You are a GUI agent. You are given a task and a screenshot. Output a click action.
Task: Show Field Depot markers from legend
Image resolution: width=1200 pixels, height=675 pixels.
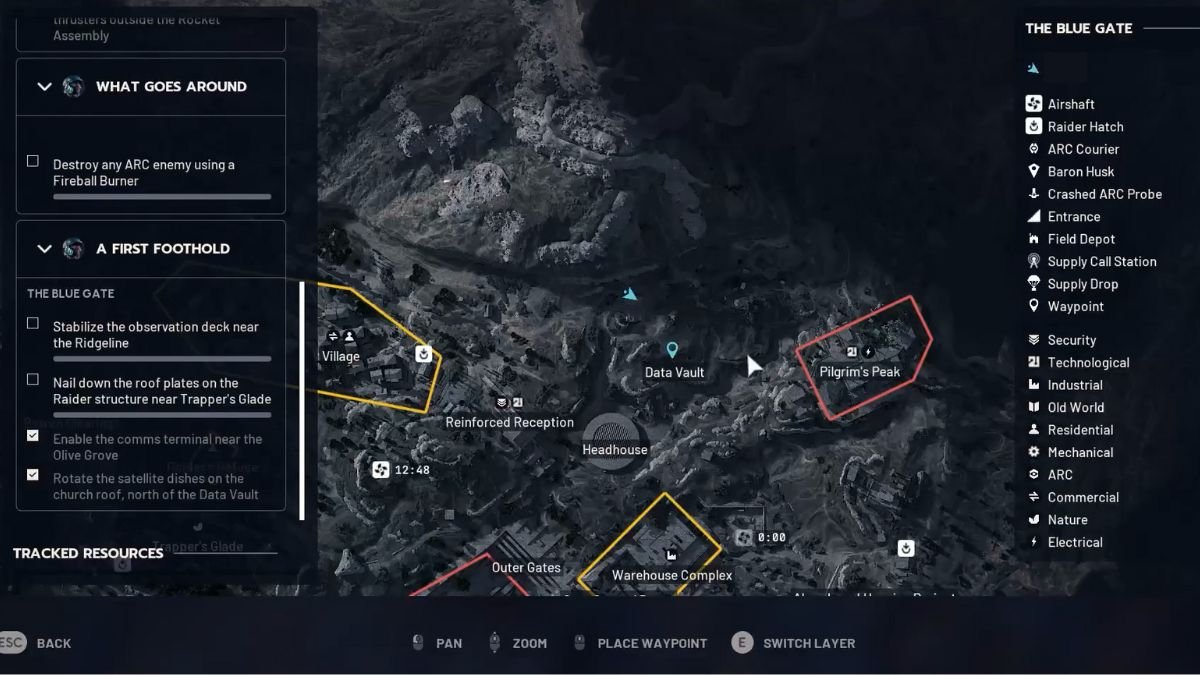click(x=1081, y=239)
